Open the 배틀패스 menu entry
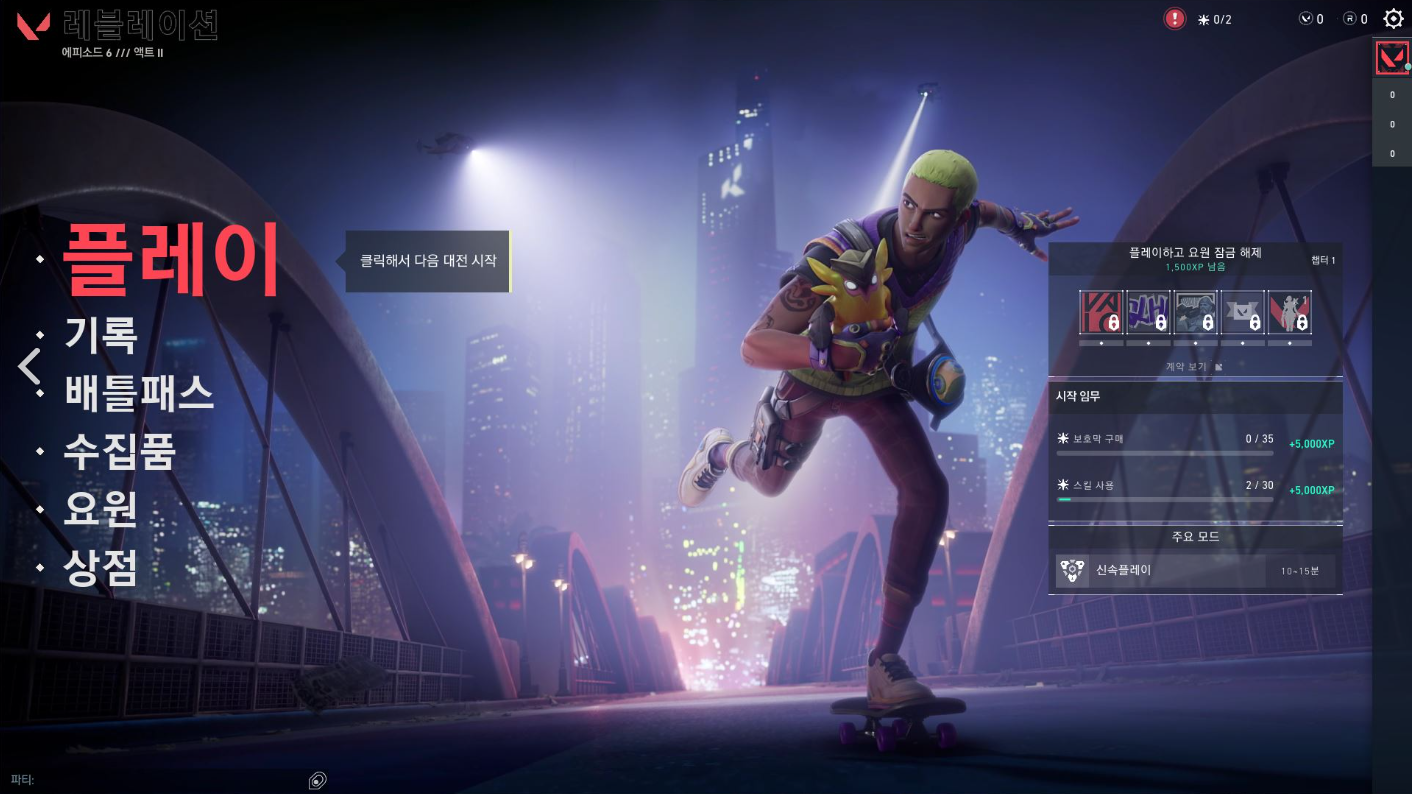Screen dimensions: 1412x794 tap(139, 393)
